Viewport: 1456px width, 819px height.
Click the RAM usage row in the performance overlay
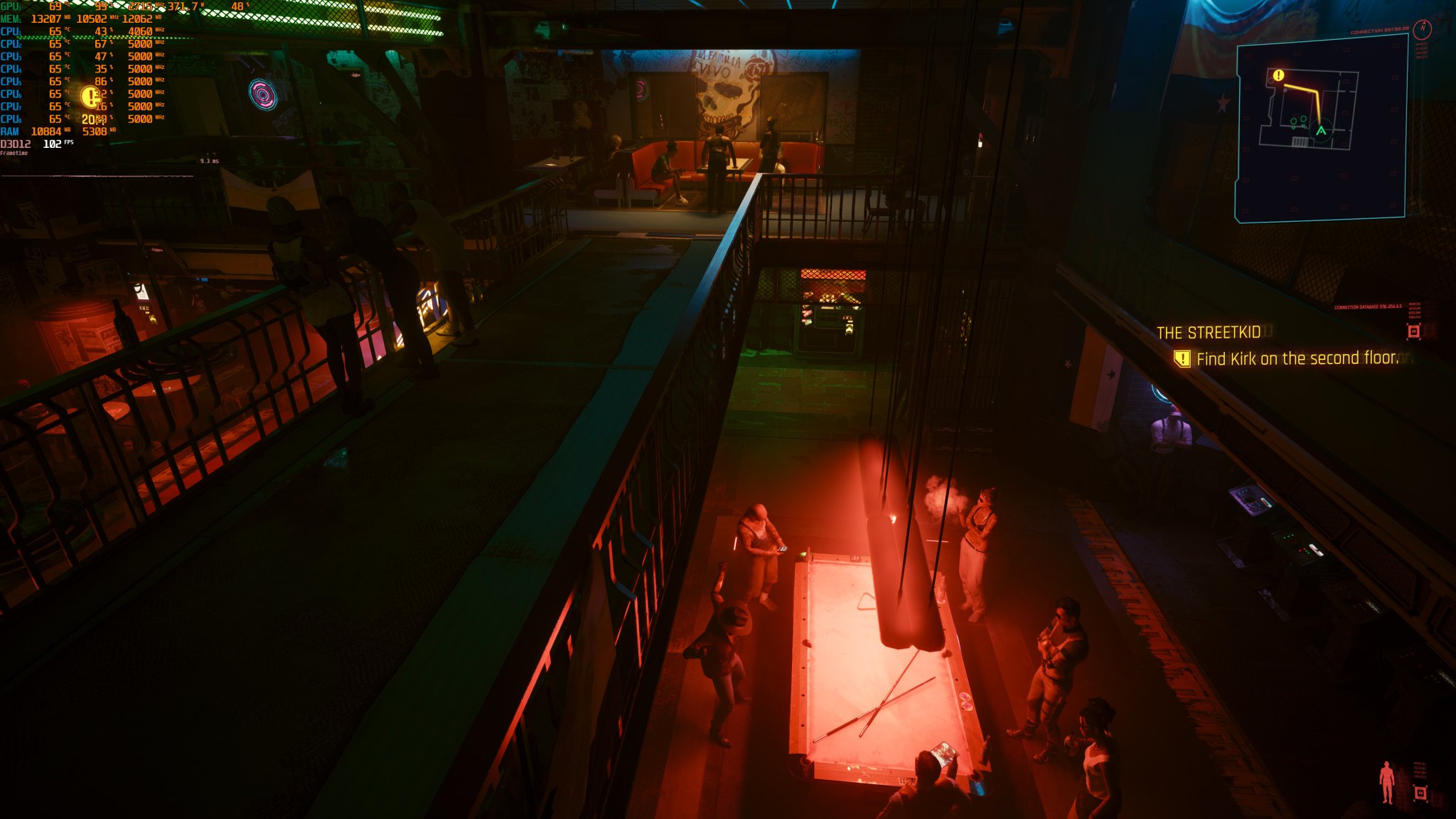pyautogui.click(x=43, y=132)
